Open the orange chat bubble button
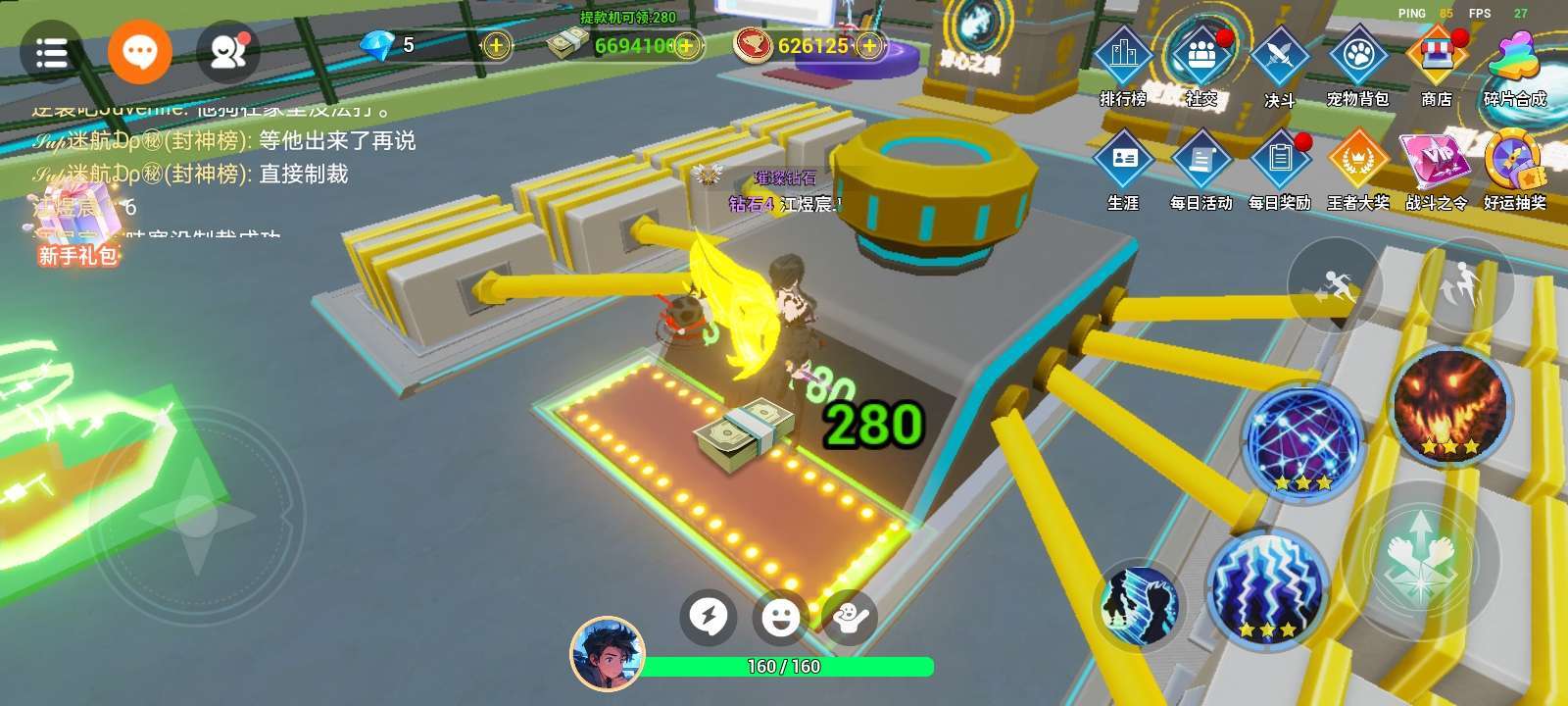 pos(140,52)
